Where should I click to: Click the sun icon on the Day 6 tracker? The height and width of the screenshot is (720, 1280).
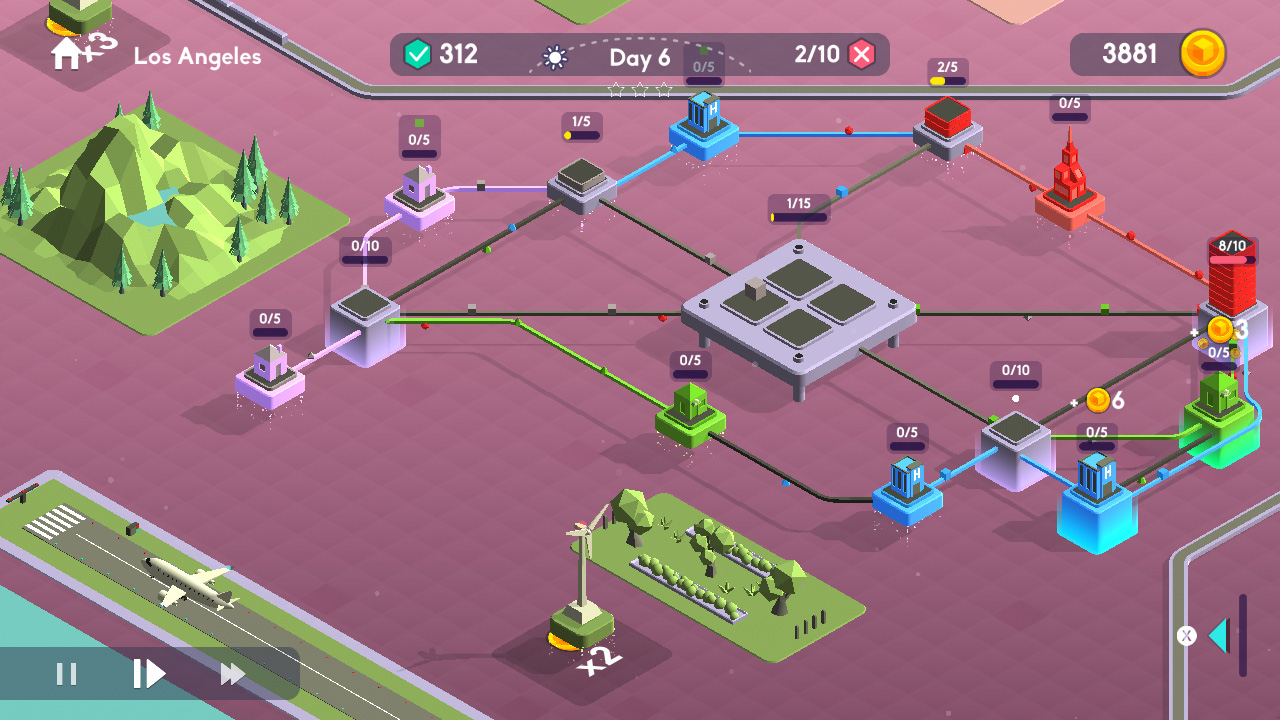[557, 56]
